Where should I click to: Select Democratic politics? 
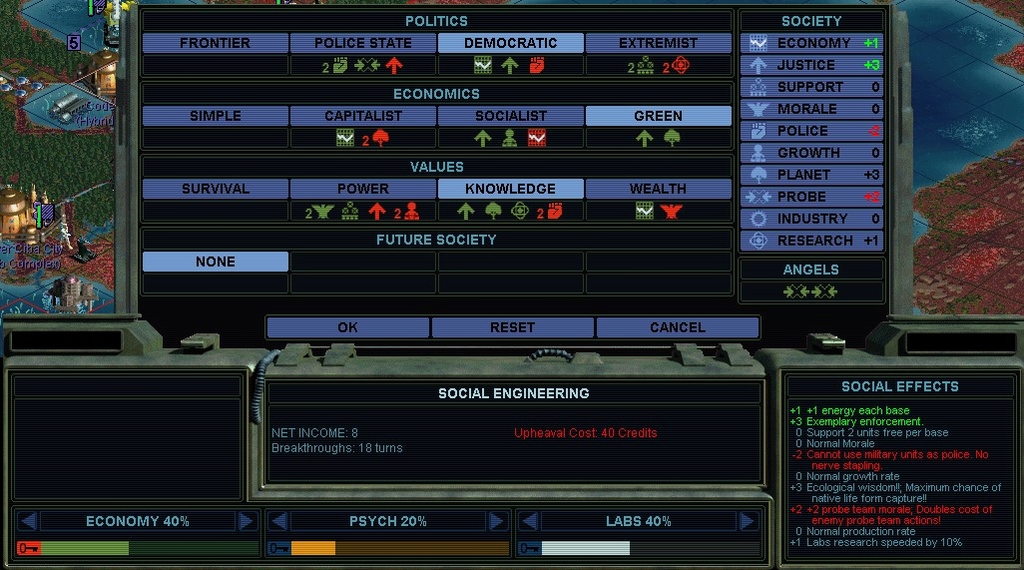[510, 43]
